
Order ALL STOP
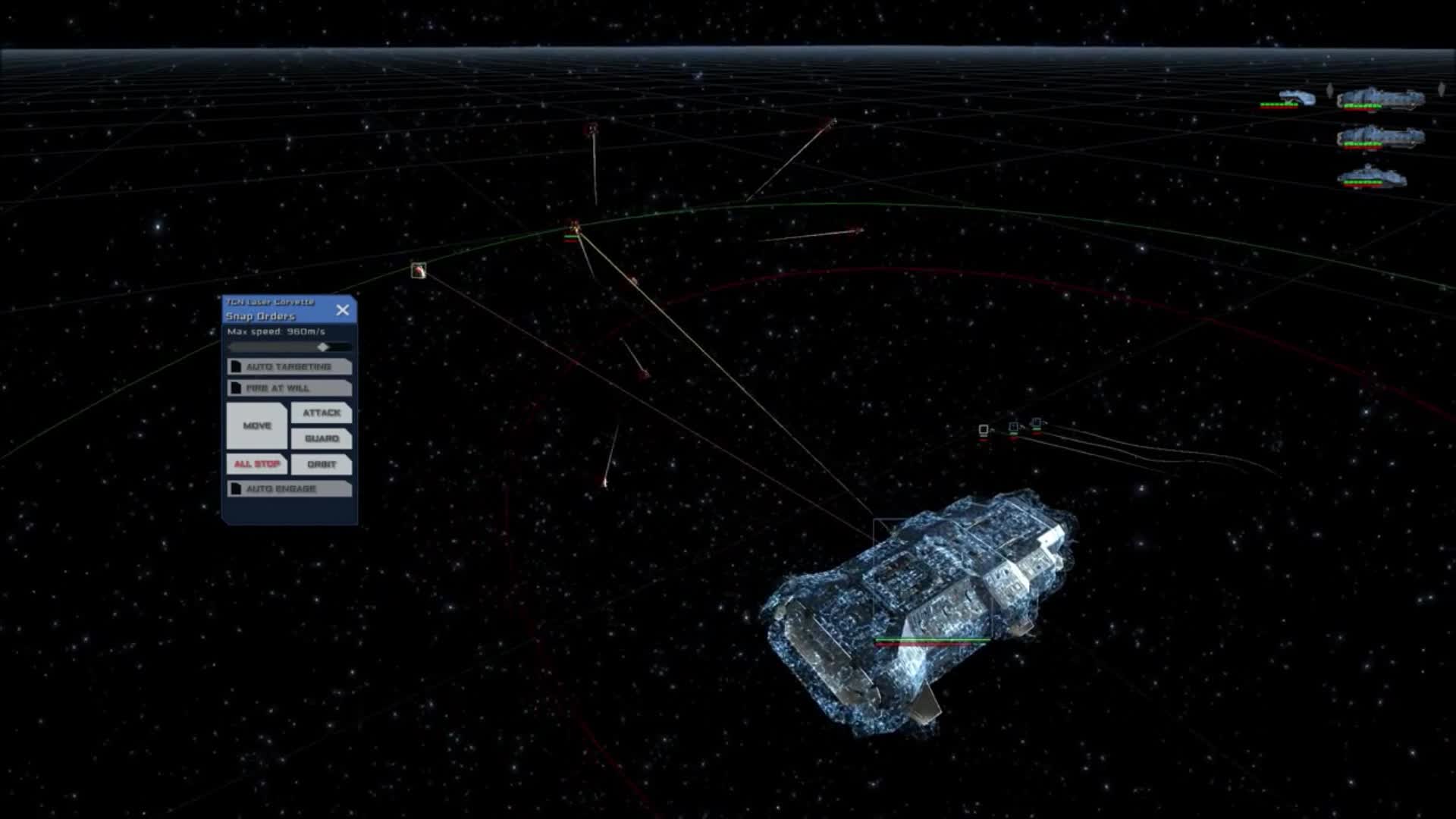pyautogui.click(x=256, y=464)
